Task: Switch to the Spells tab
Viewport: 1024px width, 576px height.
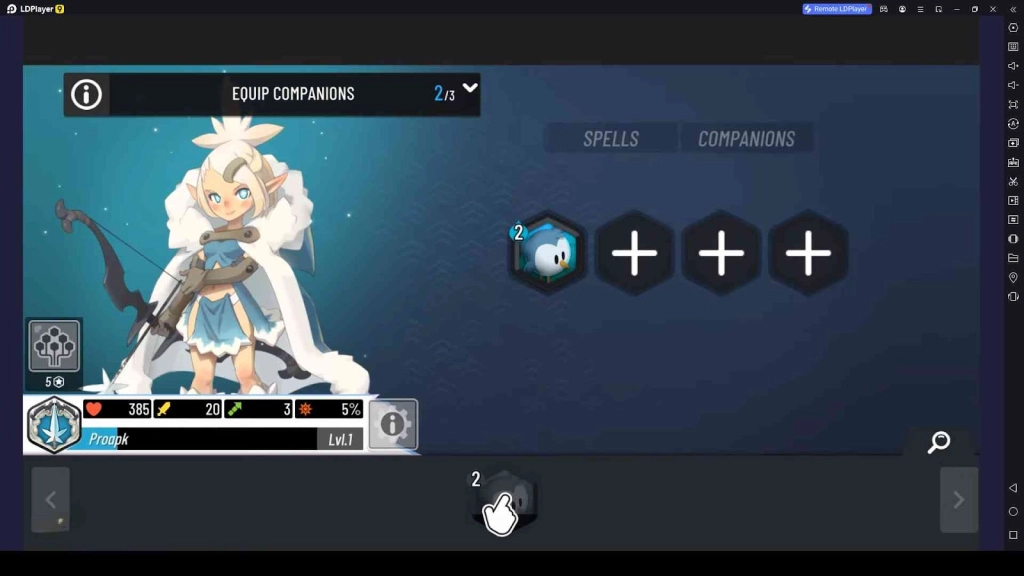Action: point(611,139)
